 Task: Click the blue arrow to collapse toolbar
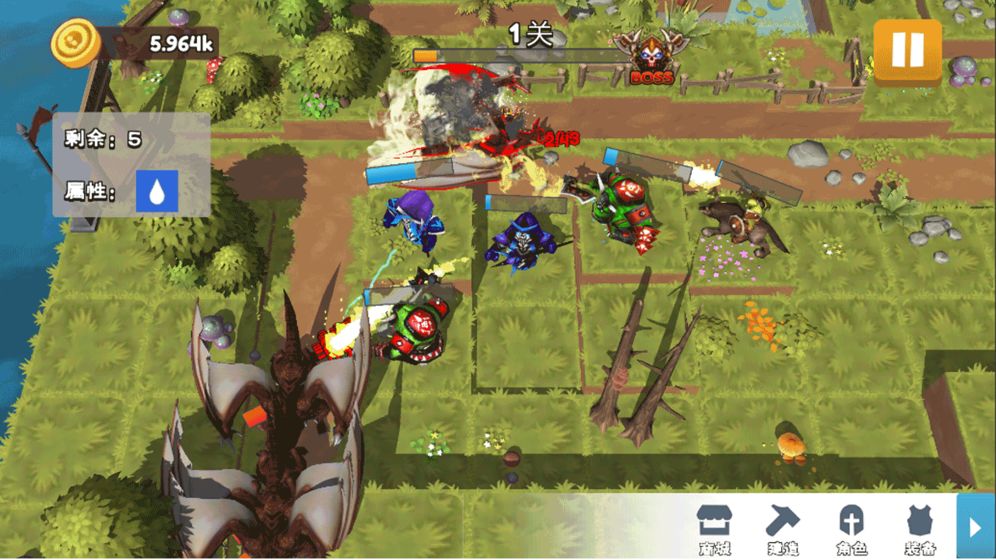(x=975, y=526)
